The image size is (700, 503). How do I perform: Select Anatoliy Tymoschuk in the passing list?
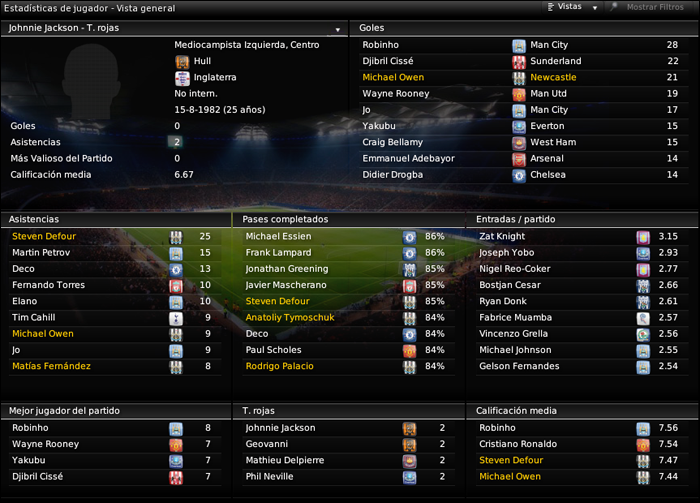click(x=290, y=317)
